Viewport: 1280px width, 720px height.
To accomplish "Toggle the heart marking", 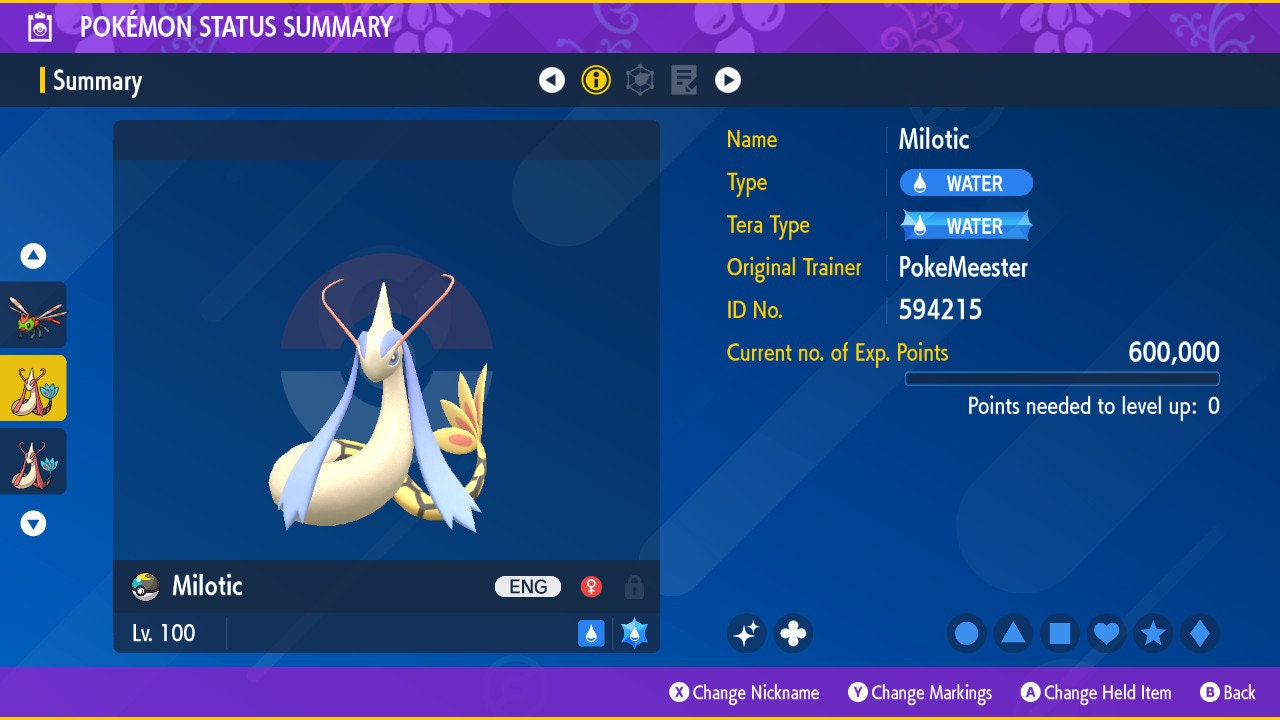I will pos(1106,633).
